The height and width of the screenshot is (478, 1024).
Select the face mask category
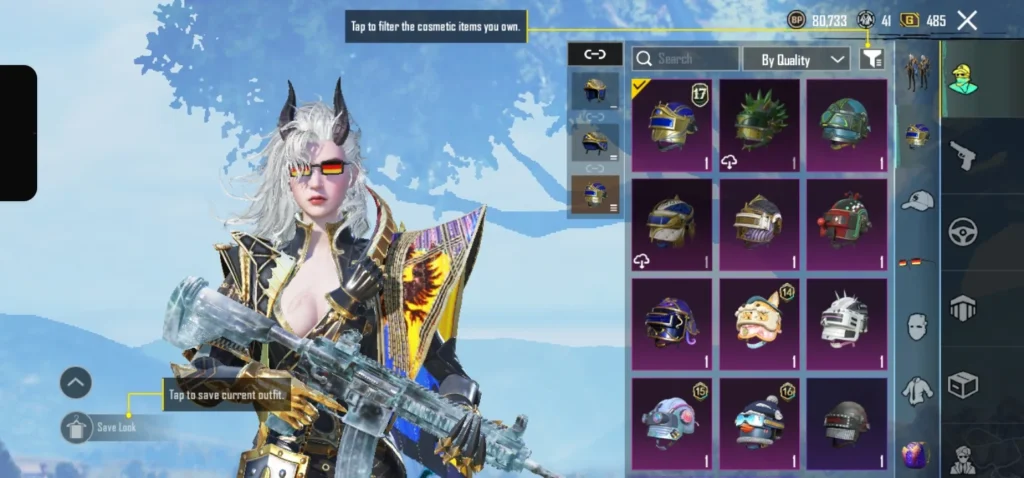917,326
